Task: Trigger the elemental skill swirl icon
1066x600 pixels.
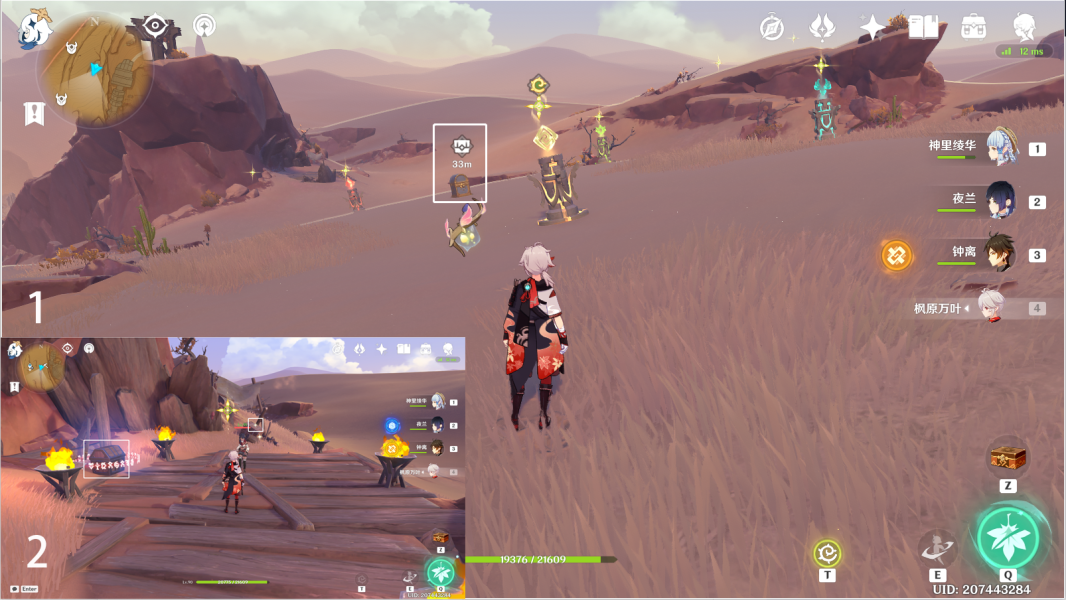Action: 937,548
